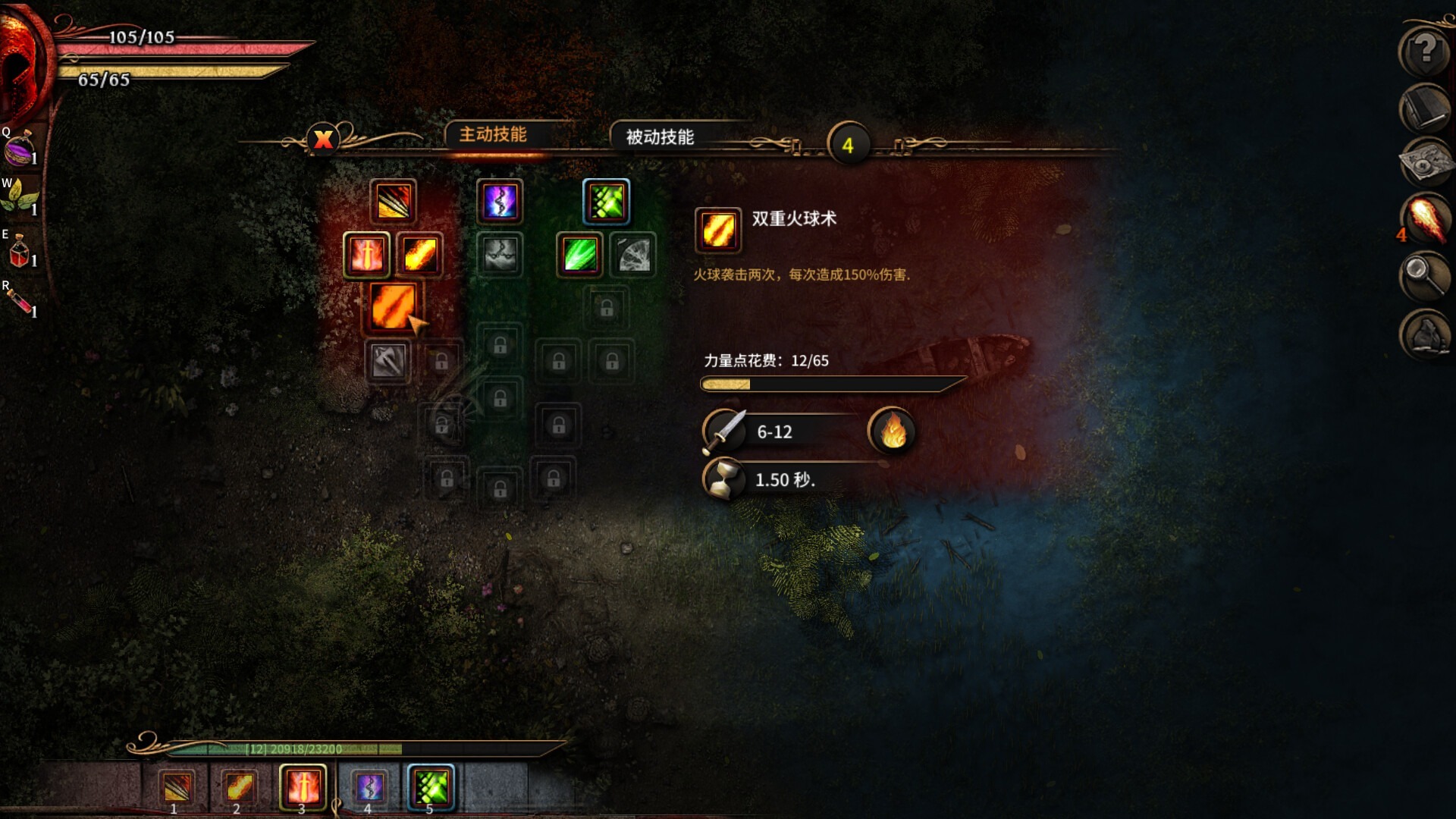Choose the fireball skill in the skill tree
Screen dimensions: 1456x819
point(419,255)
